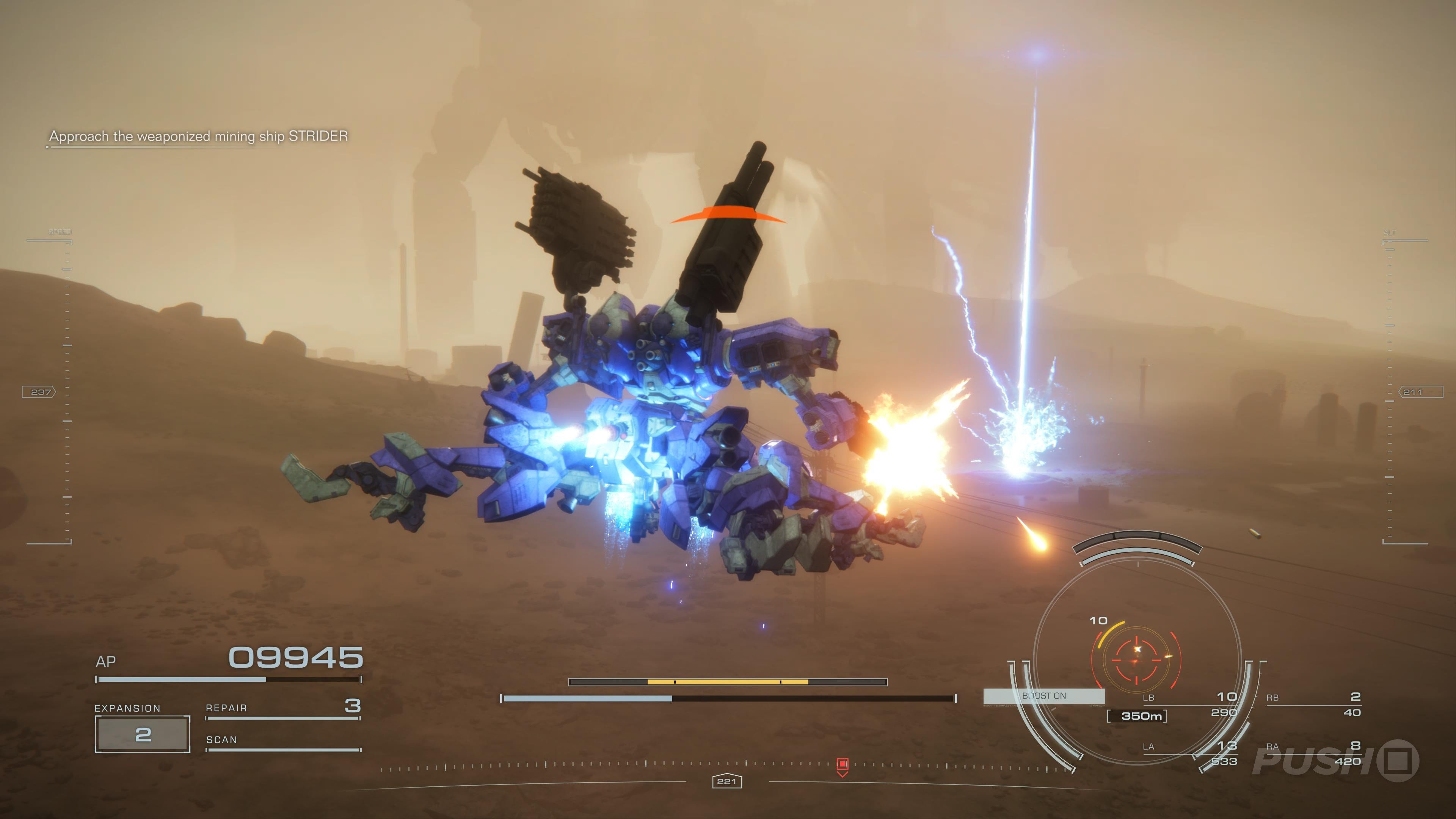Choose the RB right-shoulder weapon slot
The image size is (1456, 819).
(x=1313, y=704)
